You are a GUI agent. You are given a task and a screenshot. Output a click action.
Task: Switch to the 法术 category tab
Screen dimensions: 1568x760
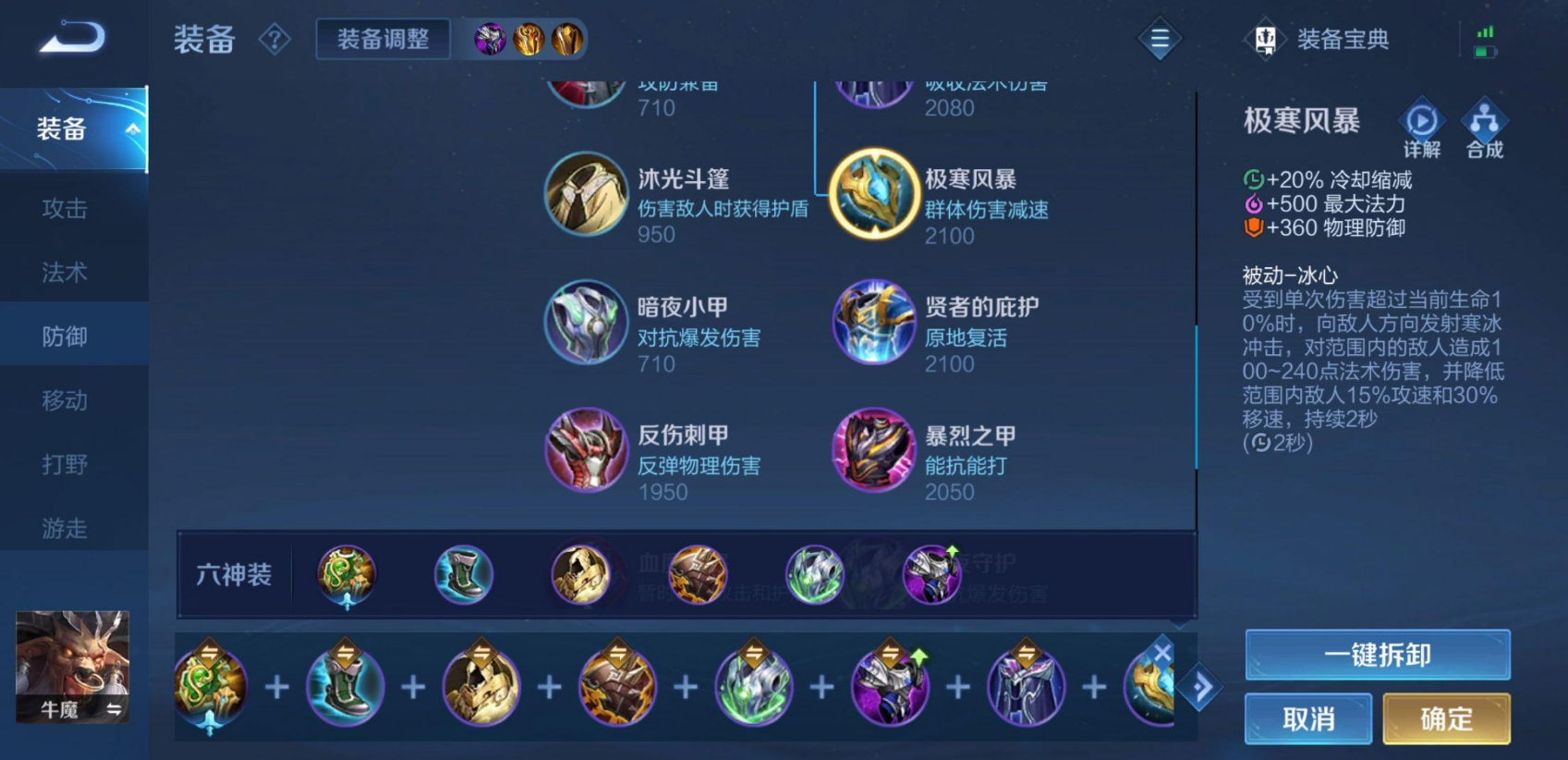tap(62, 273)
